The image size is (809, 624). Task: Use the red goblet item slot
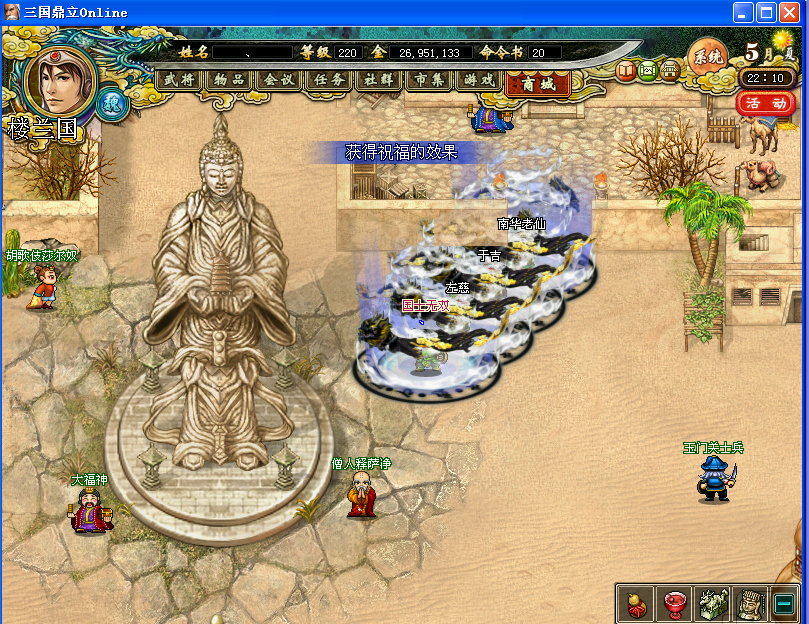(673, 603)
